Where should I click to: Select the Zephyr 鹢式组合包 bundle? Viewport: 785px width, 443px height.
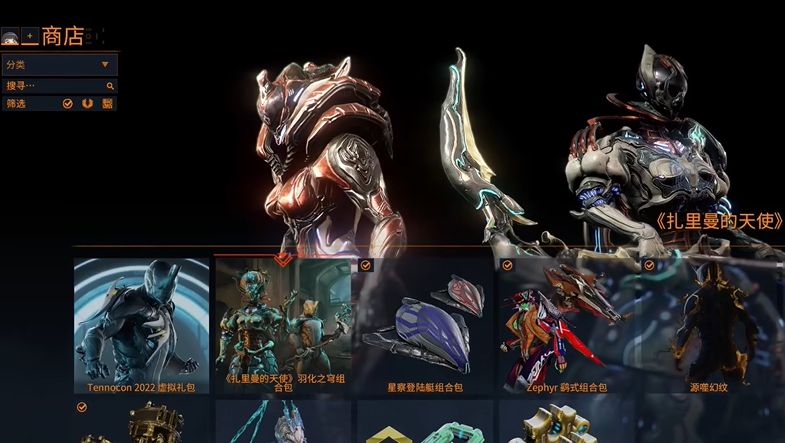[567, 325]
